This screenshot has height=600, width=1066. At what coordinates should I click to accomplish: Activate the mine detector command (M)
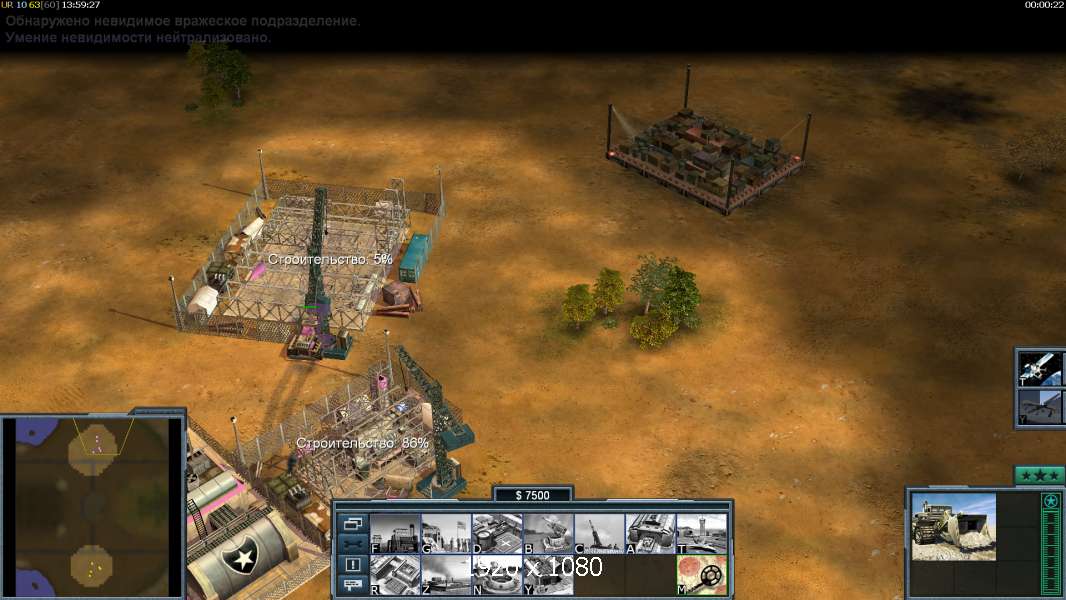tap(701, 575)
